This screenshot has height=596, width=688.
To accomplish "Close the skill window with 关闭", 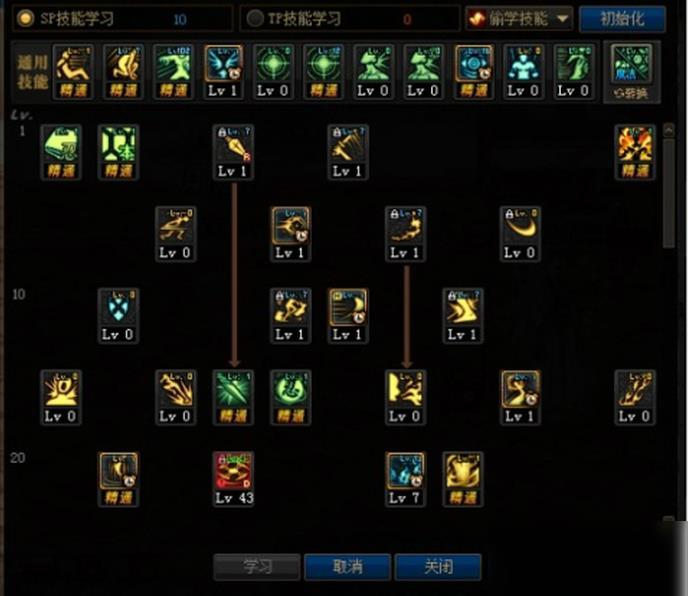I will click(437, 567).
